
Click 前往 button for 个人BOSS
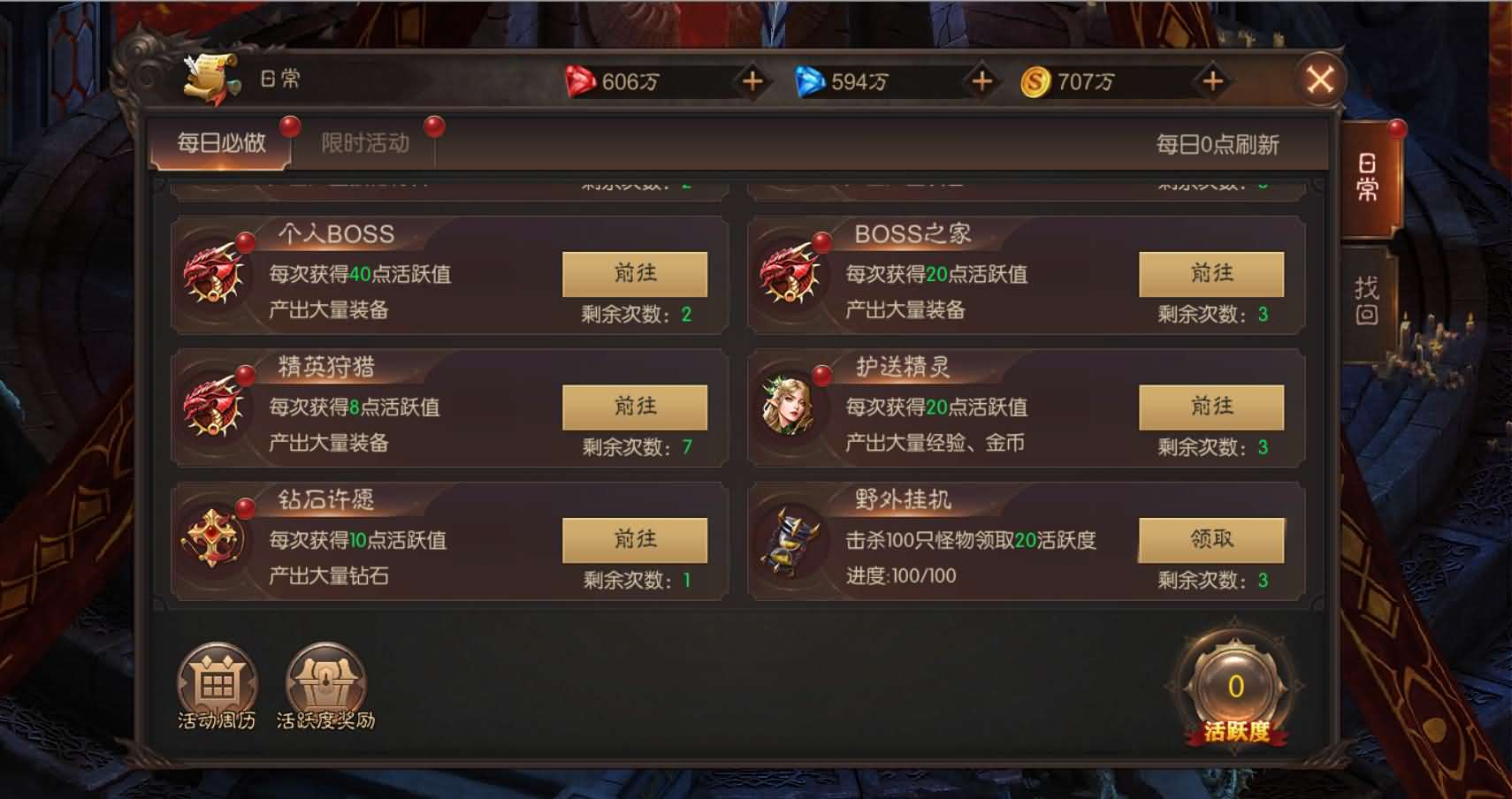(635, 274)
